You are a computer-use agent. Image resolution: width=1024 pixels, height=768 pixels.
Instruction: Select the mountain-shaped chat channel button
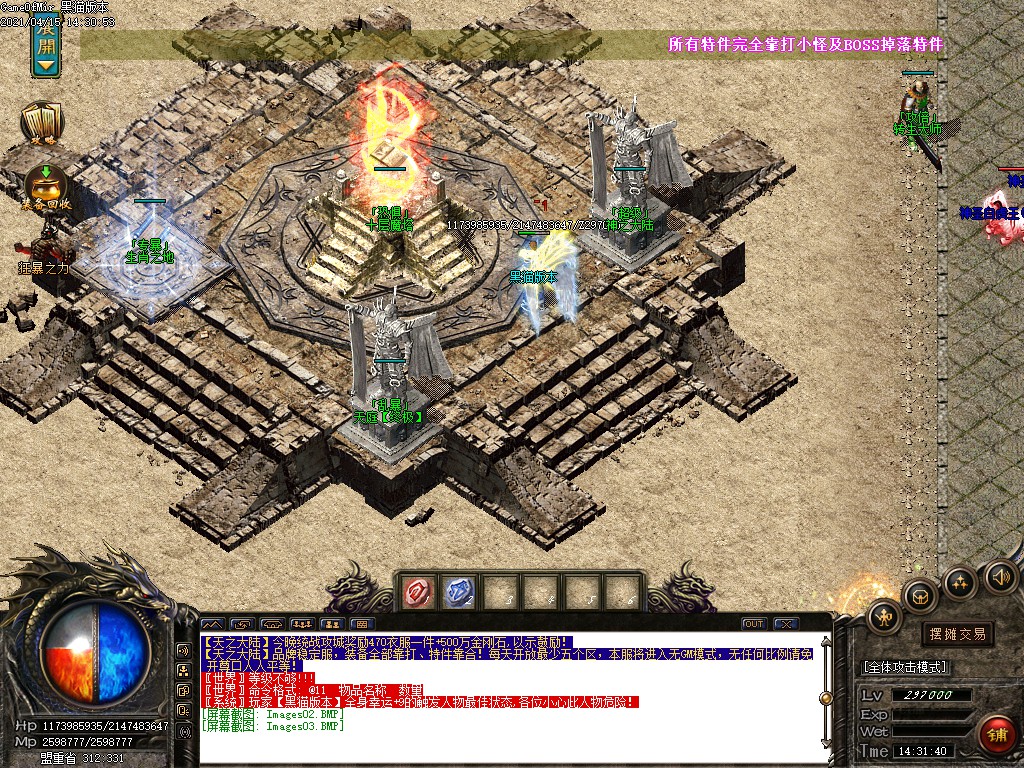(213, 623)
